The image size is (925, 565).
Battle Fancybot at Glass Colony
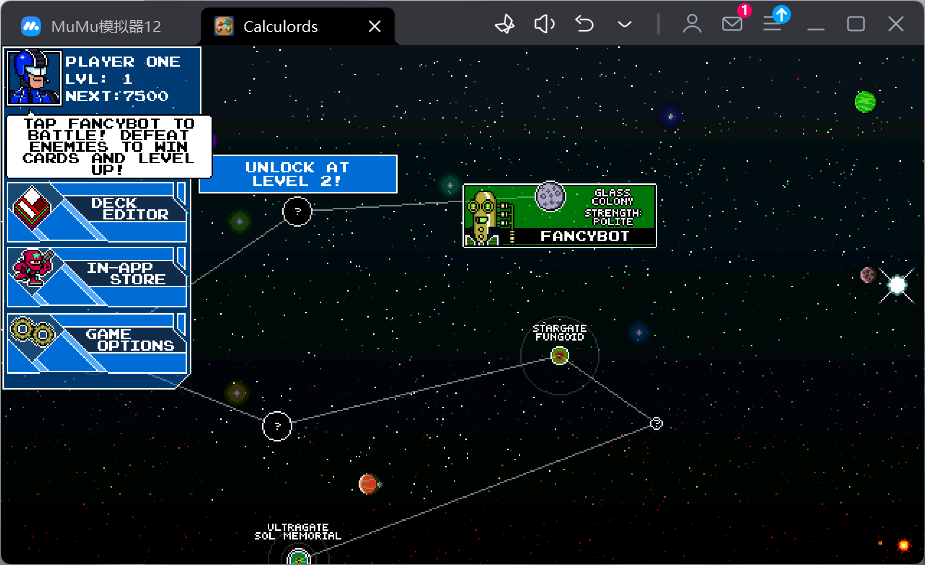coord(559,215)
